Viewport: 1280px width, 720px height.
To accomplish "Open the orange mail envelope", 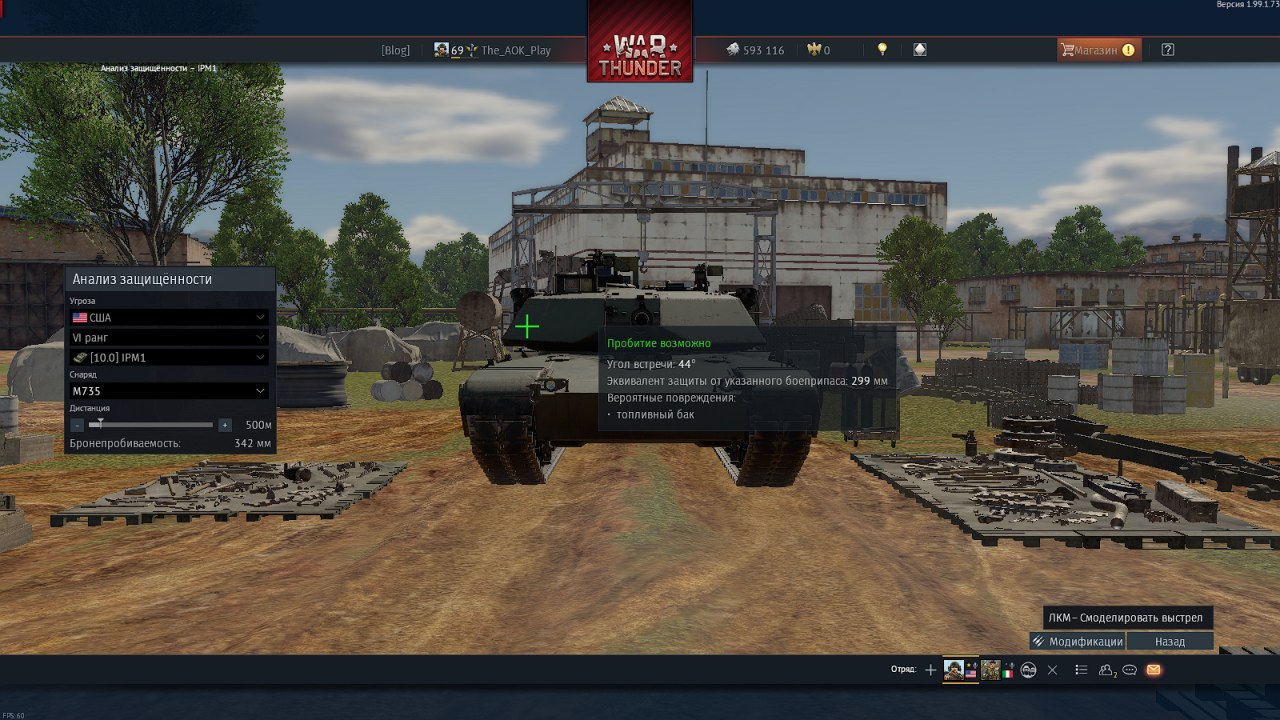I will pos(1153,670).
